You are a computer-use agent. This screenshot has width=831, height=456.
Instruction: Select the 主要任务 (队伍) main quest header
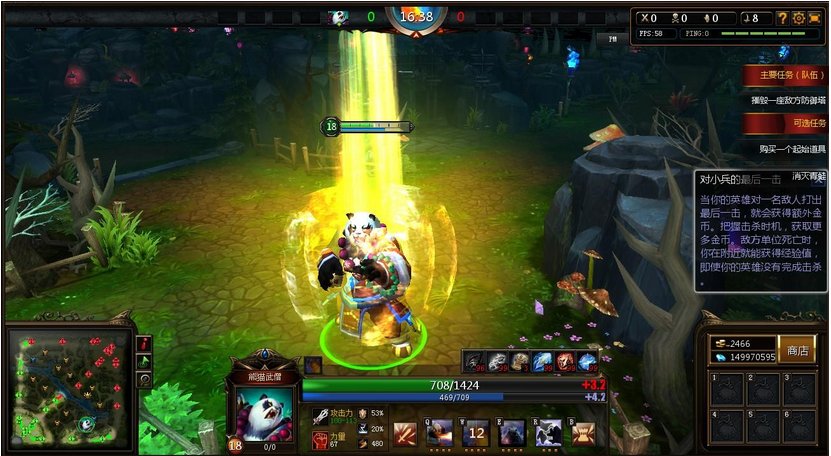tap(785, 74)
